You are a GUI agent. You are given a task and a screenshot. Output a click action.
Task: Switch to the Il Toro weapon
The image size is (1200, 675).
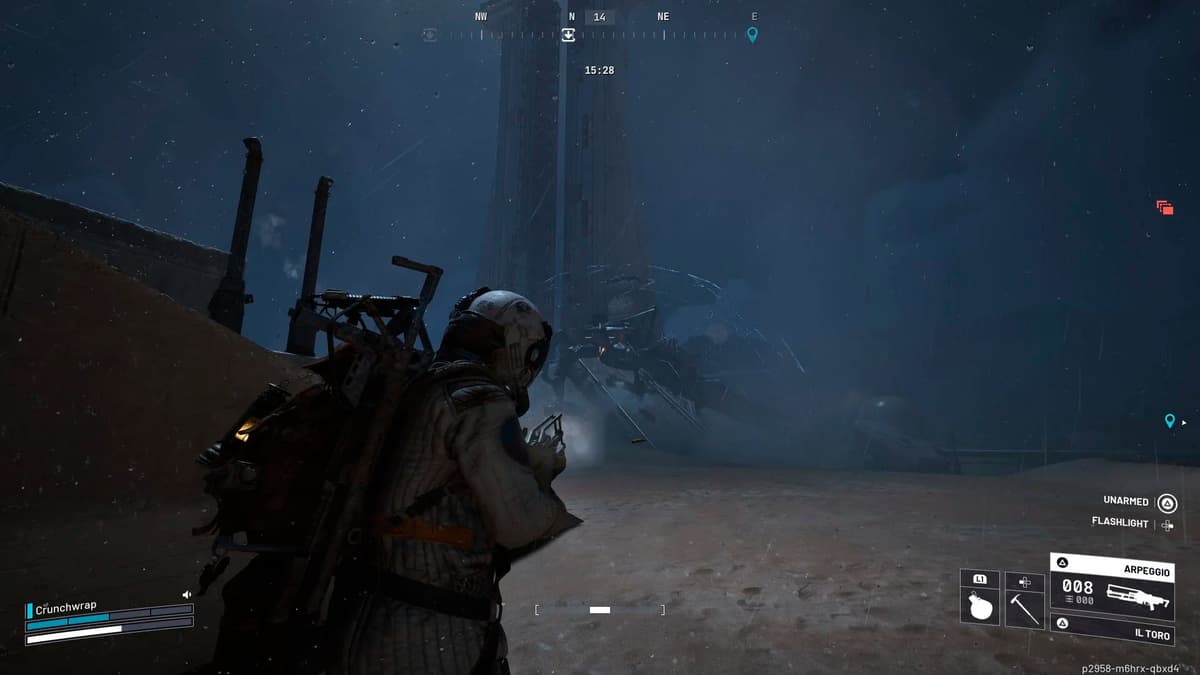point(1110,630)
